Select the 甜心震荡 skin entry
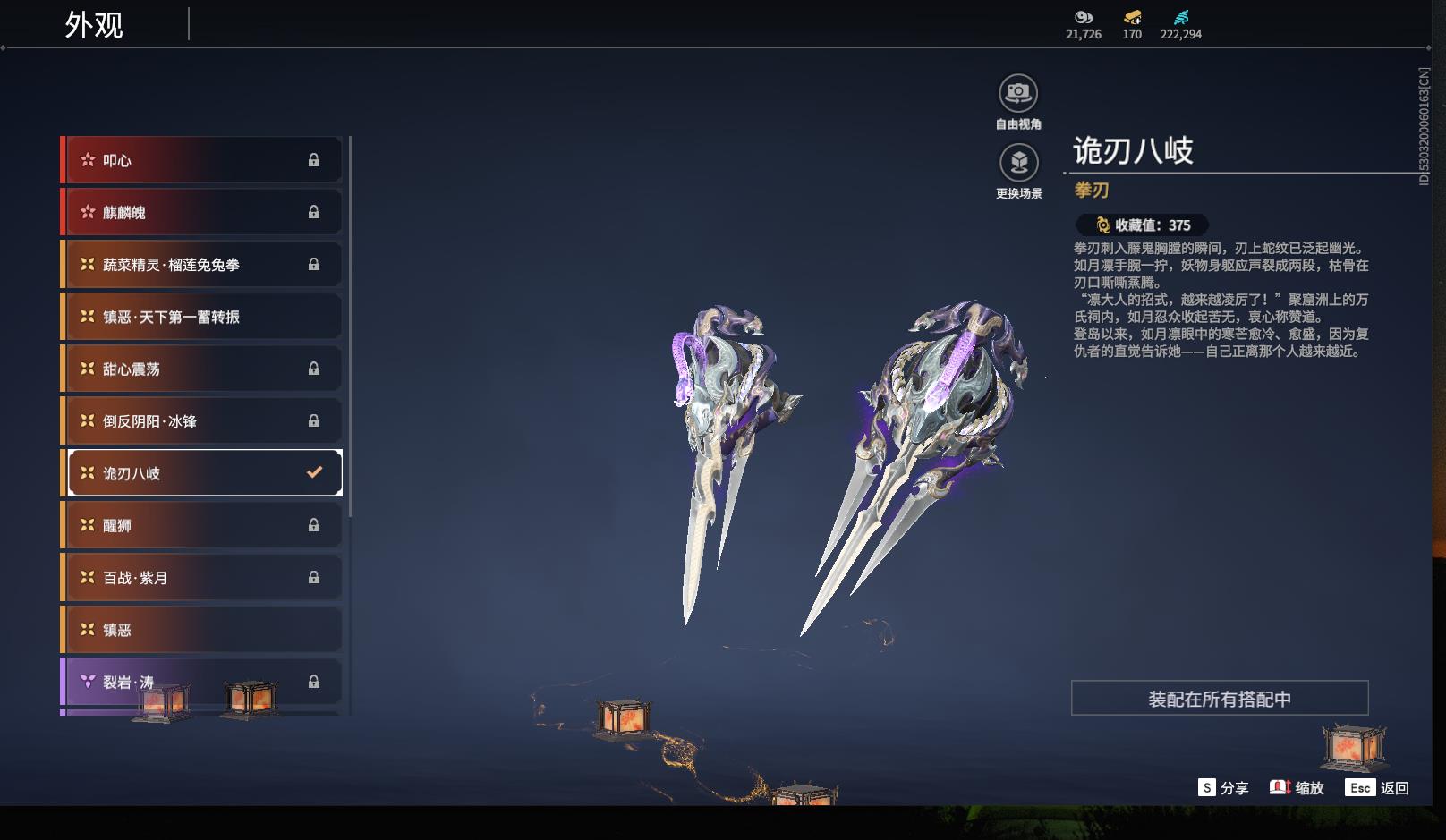Viewport: 1446px width, 840px height. [202, 369]
